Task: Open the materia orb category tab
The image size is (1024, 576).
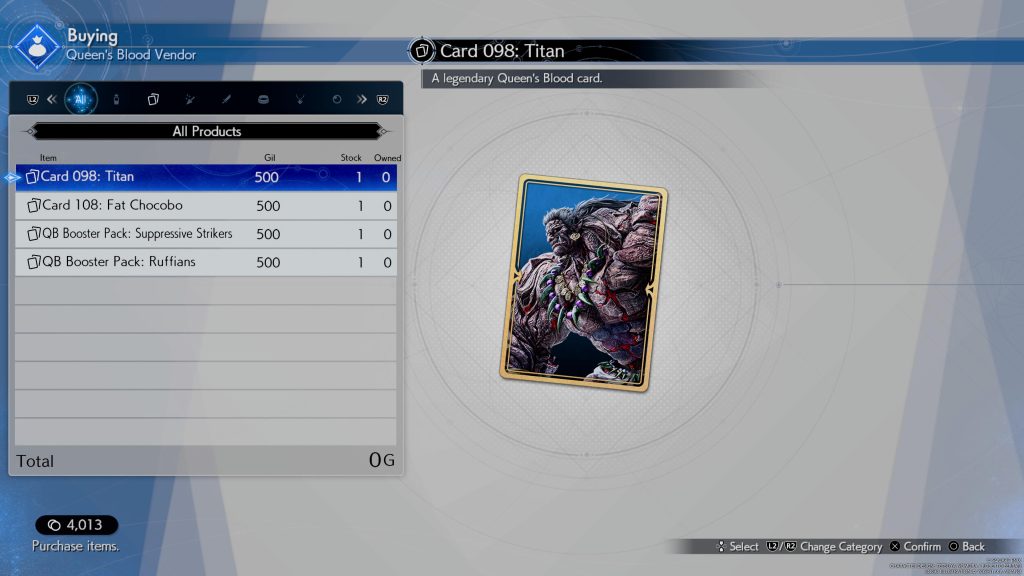Action: pyautogui.click(x=337, y=99)
